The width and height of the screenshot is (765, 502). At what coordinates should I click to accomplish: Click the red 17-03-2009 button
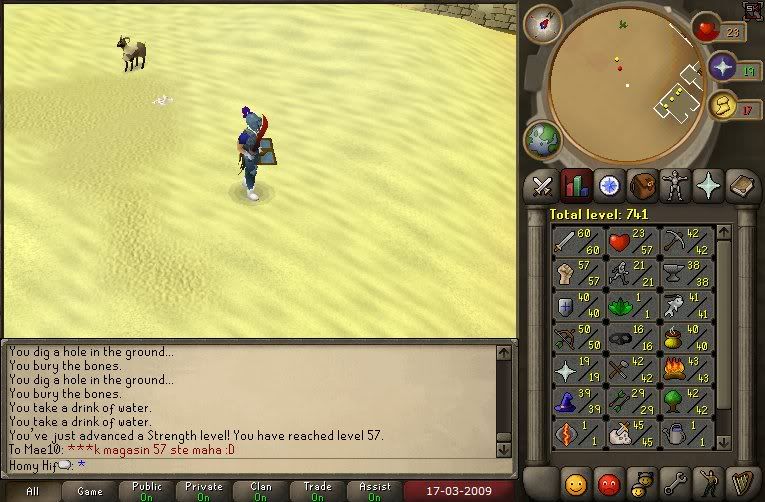coord(455,492)
